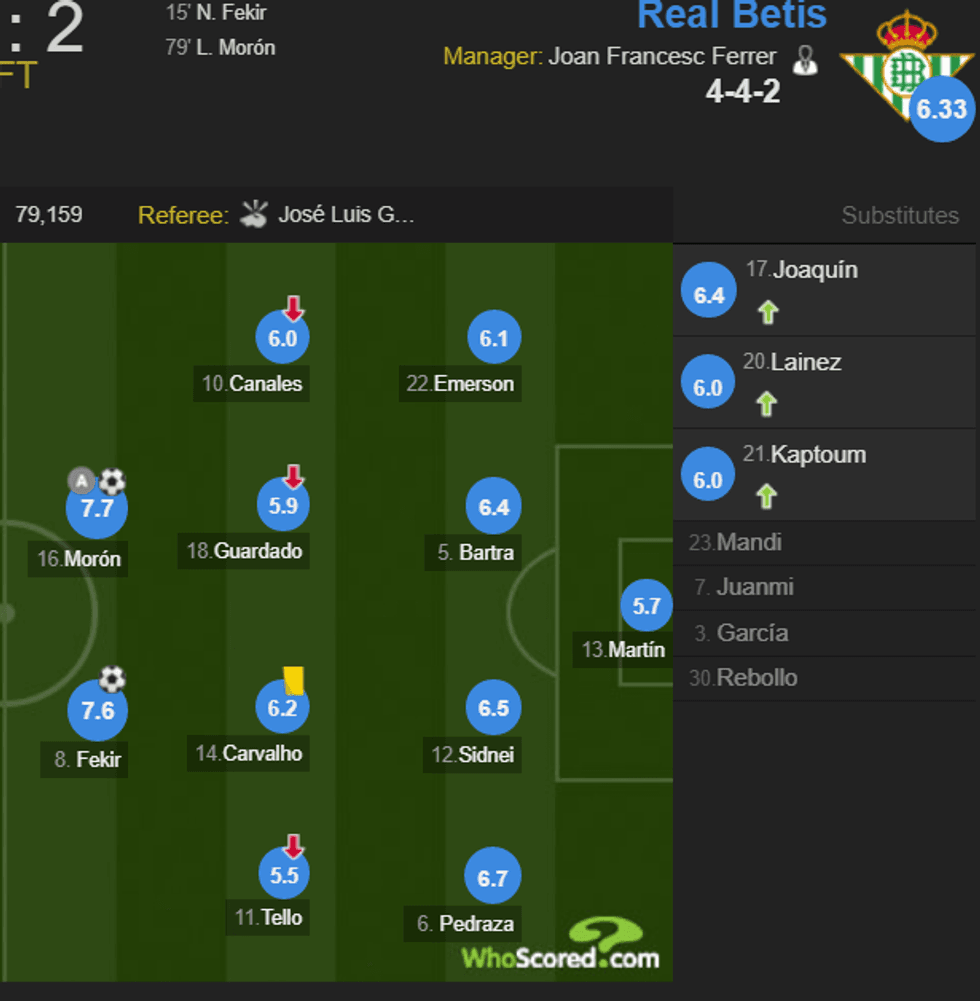Viewport: 980px width, 1001px height.
Task: Select Sidnei's 6.5 rating bubble
Action: (x=494, y=709)
